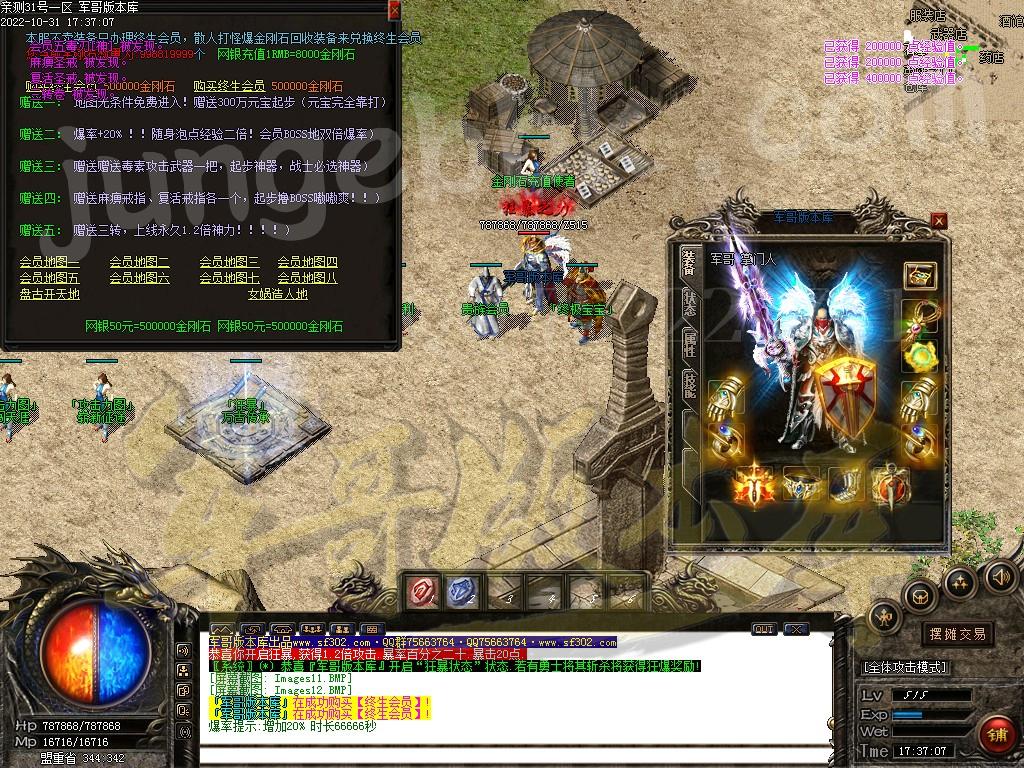Close the character equipment panel
Screen dimensions: 1024x768
coord(938,220)
